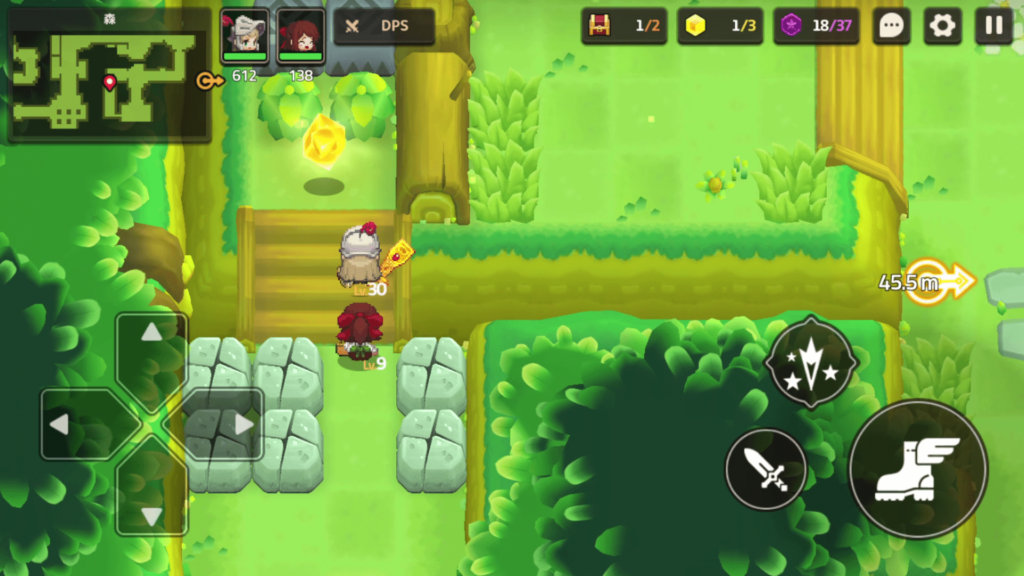
Task: Tap the left arrow on the D-pad
Action: [x=74, y=424]
